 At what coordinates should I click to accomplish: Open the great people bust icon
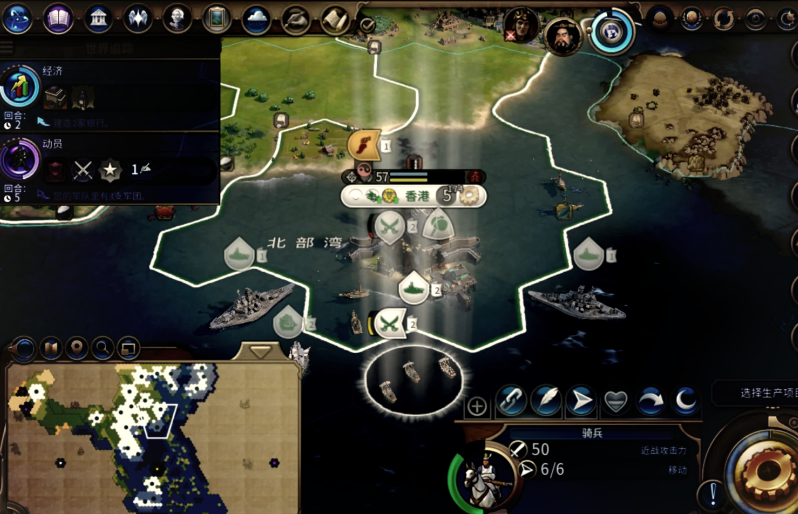[x=177, y=18]
